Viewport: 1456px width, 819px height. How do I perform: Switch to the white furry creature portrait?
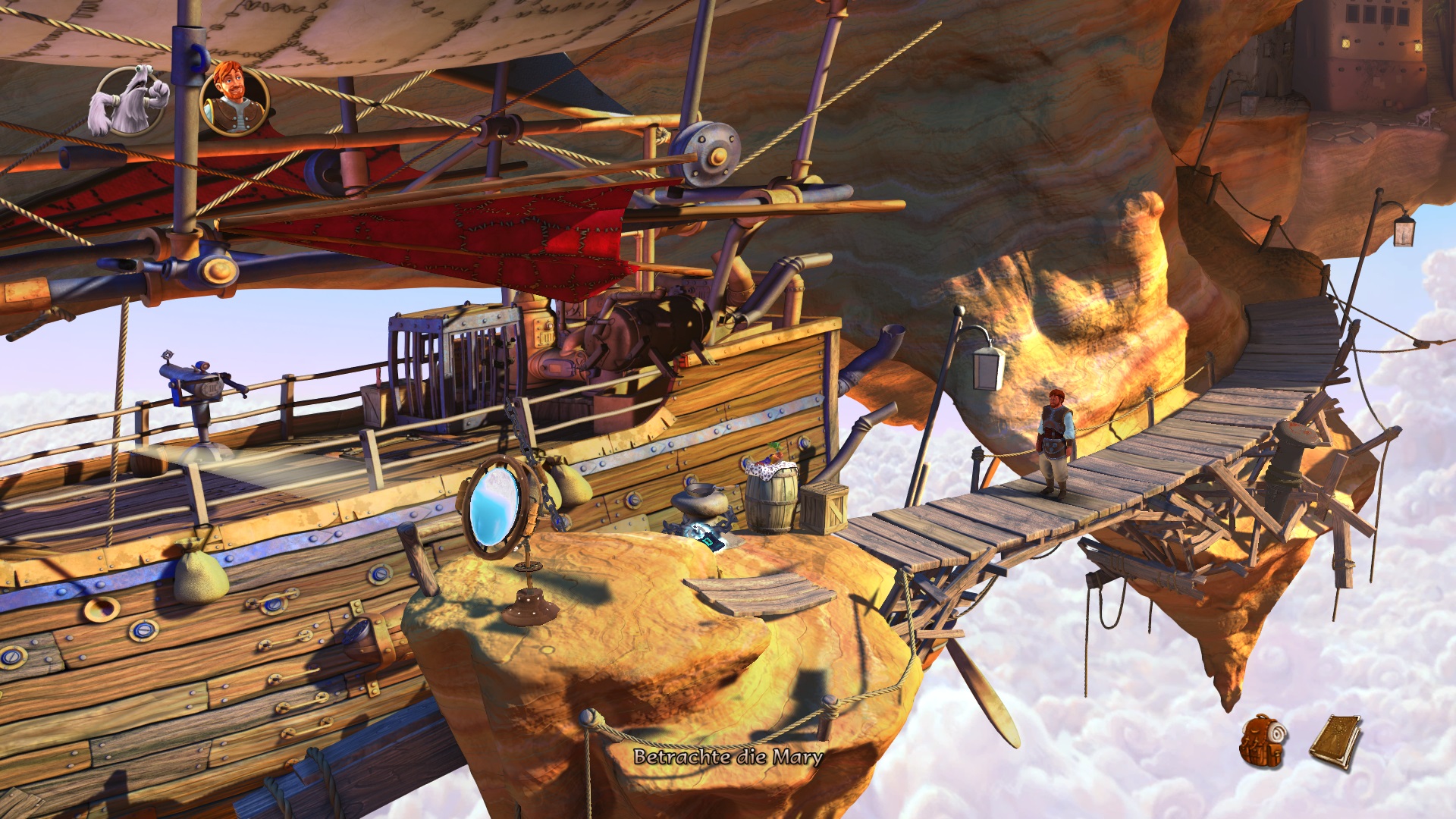click(x=129, y=101)
